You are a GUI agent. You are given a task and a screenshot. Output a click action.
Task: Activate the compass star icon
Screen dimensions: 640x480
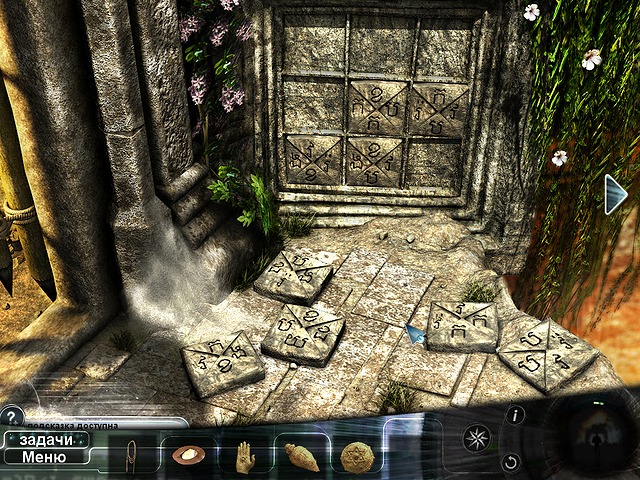click(x=475, y=437)
